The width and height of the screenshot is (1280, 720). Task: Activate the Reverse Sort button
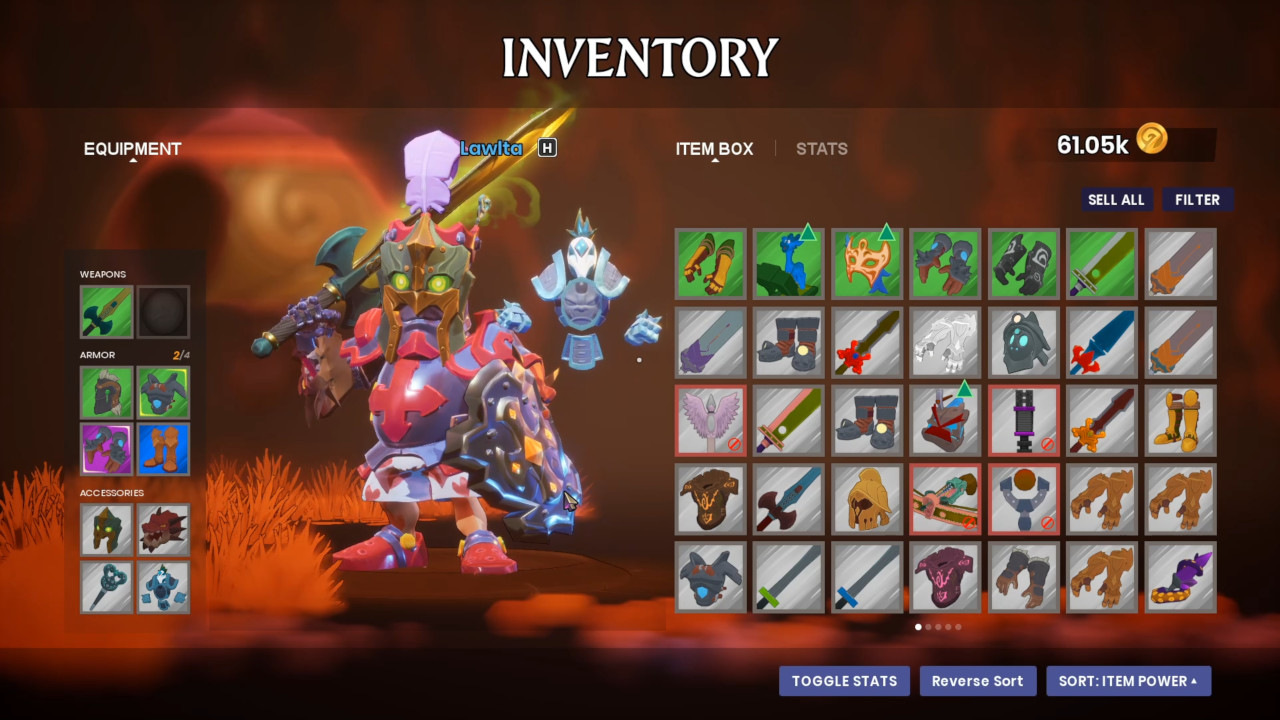977,681
